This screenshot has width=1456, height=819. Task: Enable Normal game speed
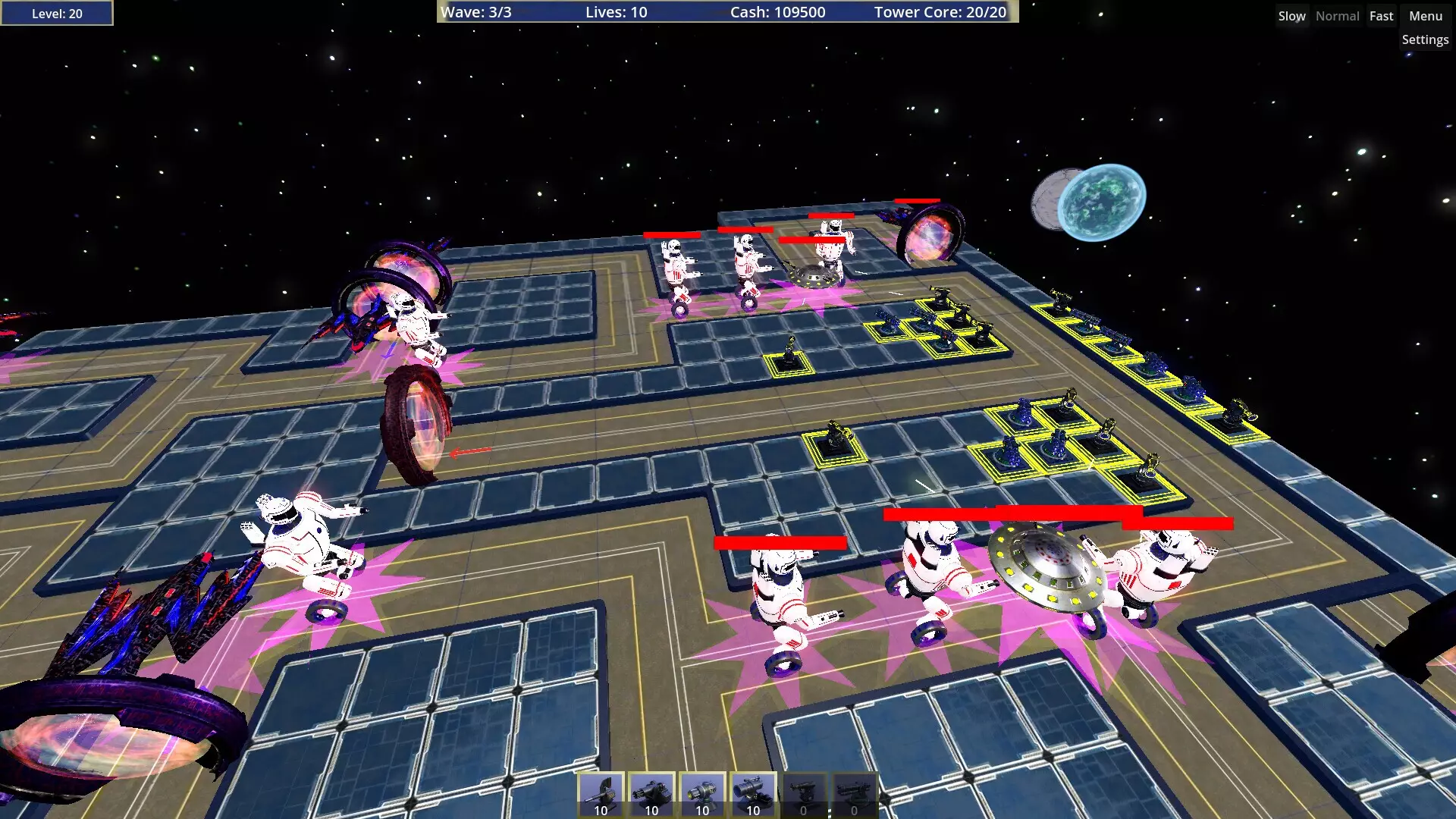tap(1337, 15)
